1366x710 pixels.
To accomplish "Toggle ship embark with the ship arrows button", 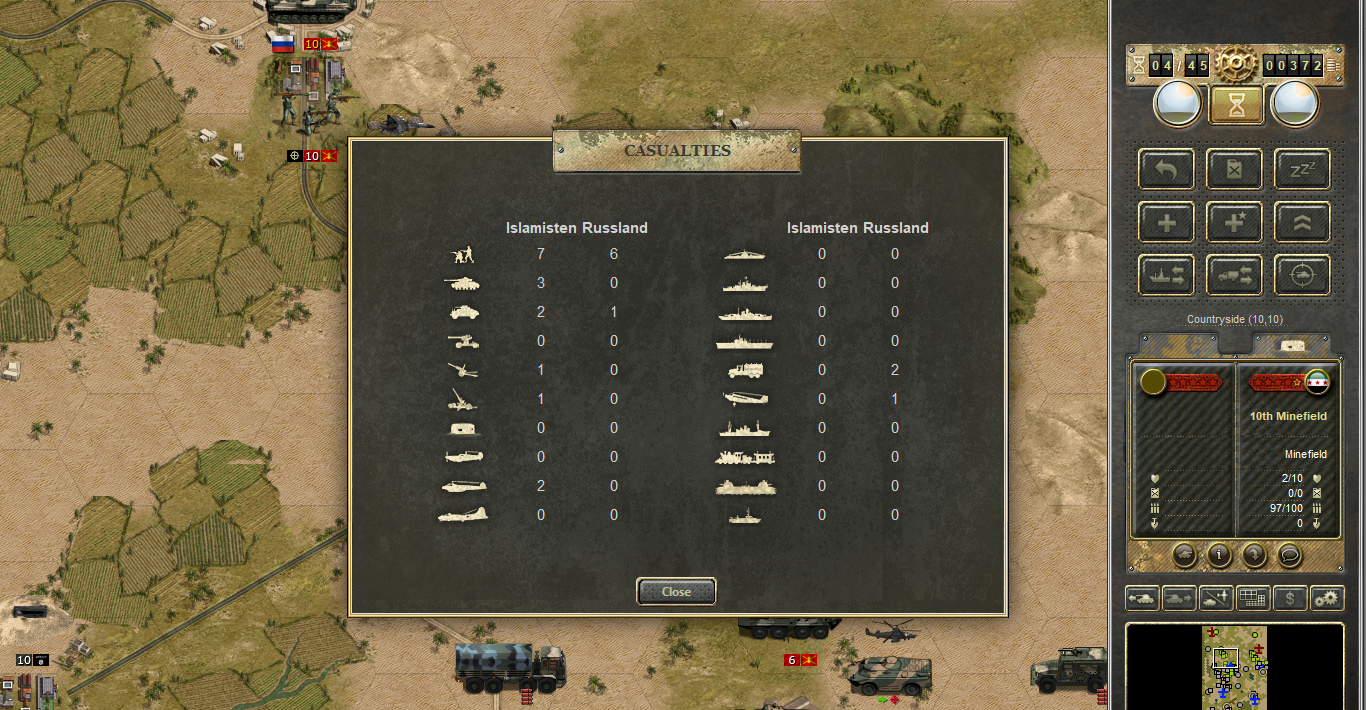I will tap(1166, 275).
